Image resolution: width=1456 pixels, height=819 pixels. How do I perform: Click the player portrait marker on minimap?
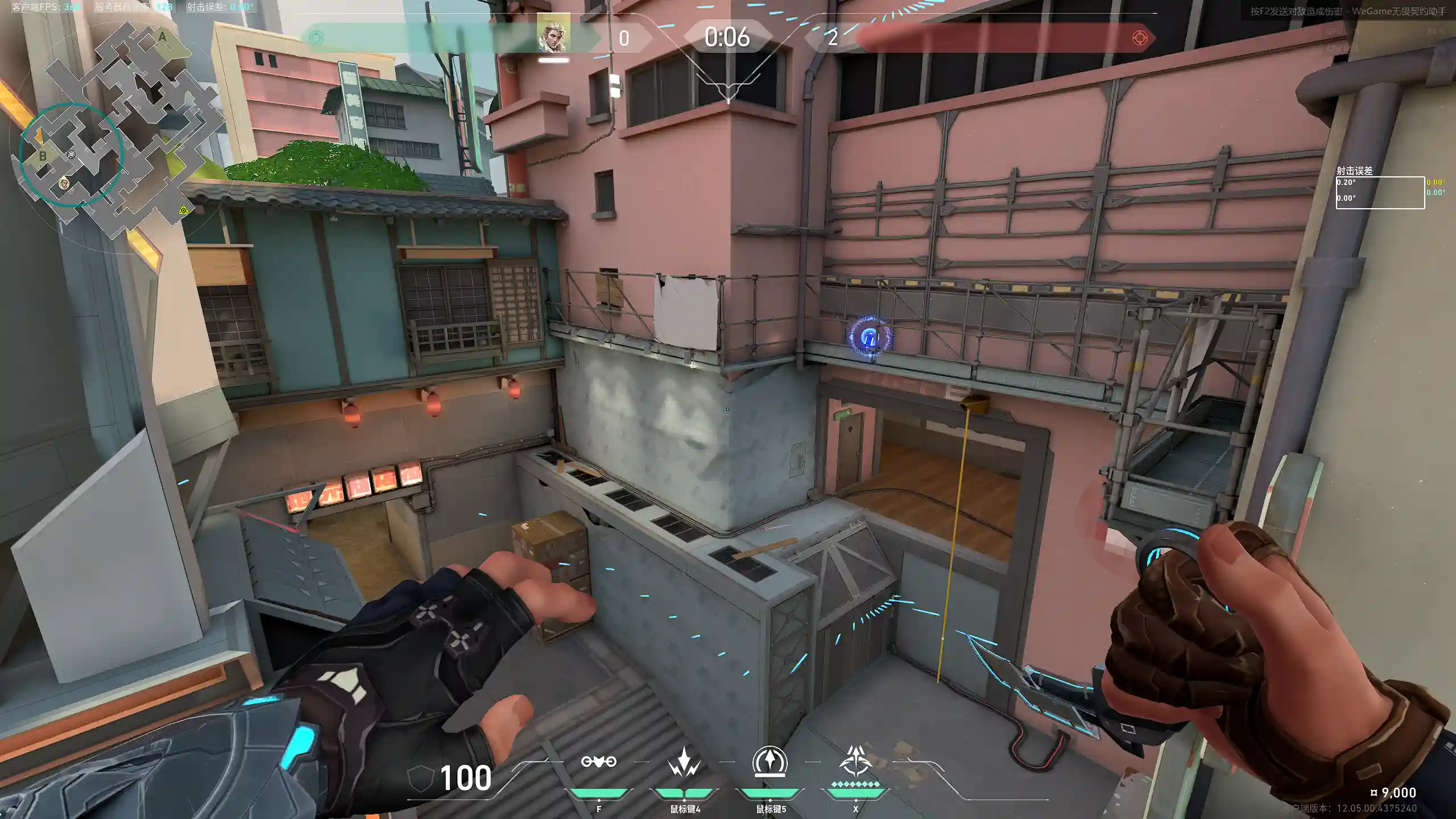[x=64, y=183]
